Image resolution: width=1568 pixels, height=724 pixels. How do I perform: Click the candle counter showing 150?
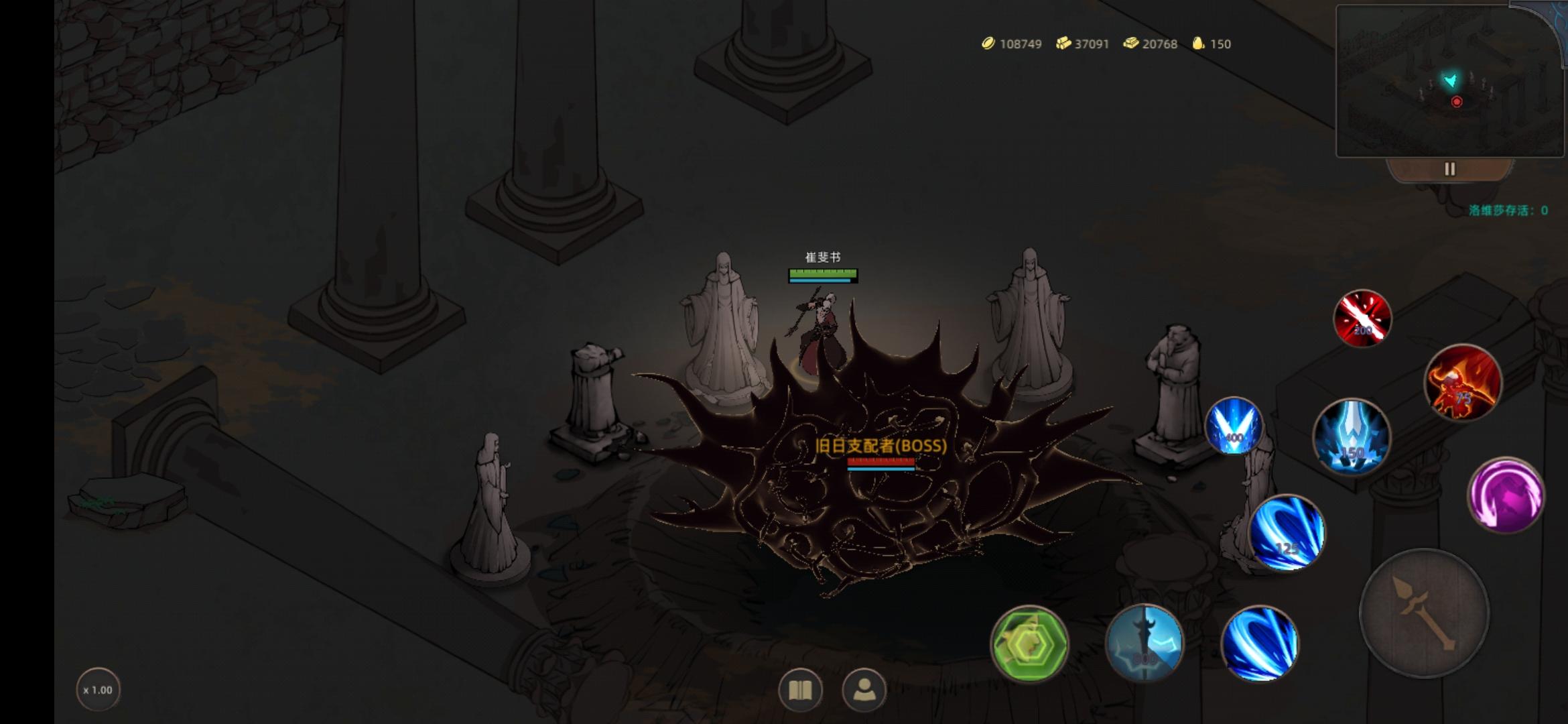coord(1214,44)
